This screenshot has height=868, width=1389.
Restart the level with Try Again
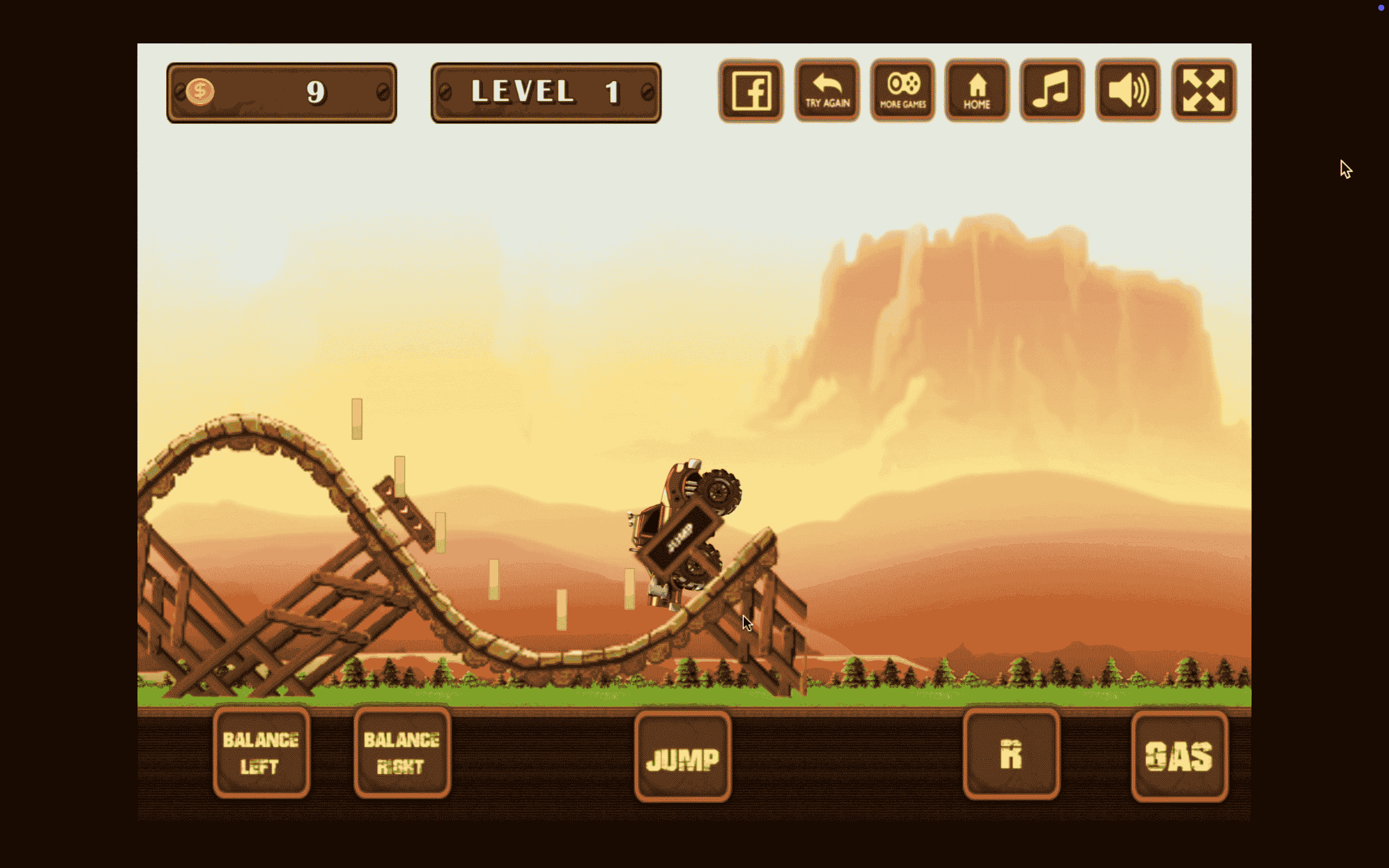point(827,91)
